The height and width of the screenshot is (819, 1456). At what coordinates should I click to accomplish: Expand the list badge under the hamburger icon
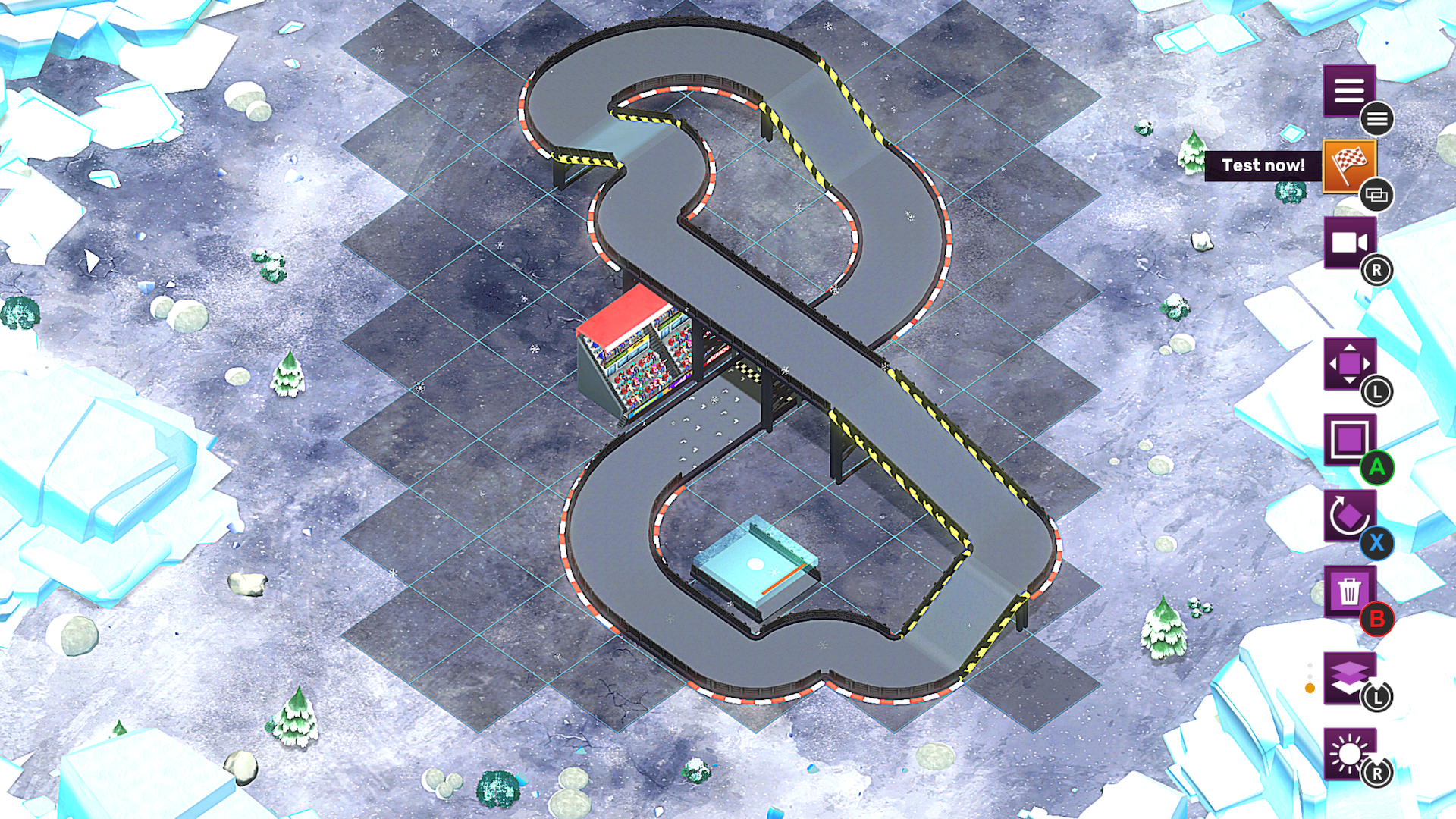(x=1379, y=118)
